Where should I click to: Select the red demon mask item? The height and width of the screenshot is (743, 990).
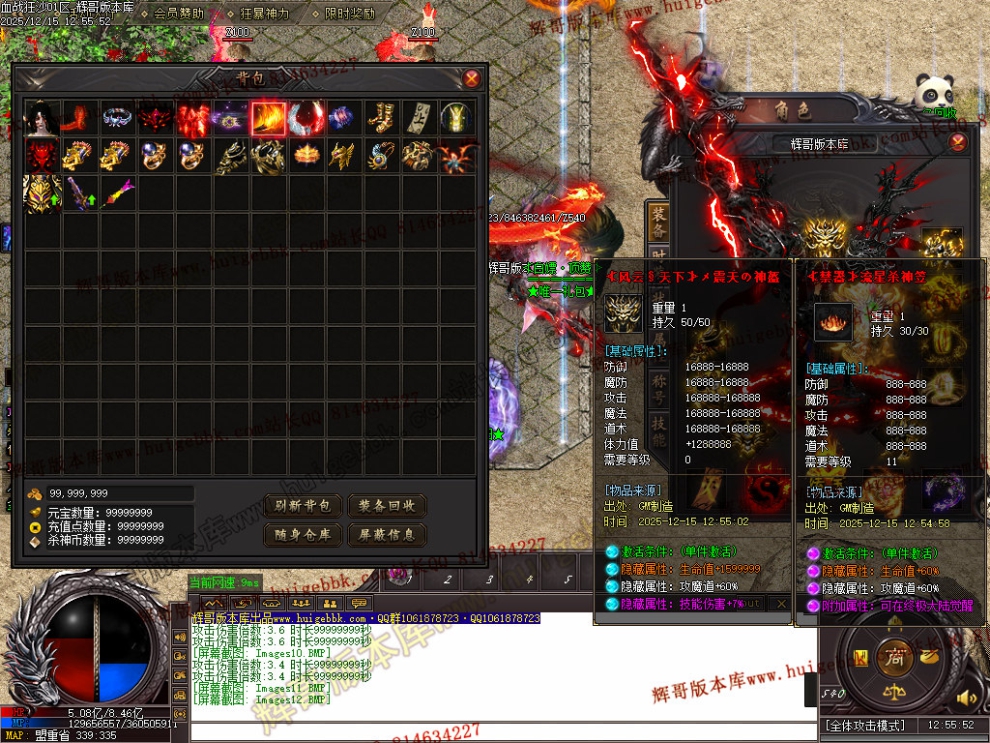(x=42, y=155)
